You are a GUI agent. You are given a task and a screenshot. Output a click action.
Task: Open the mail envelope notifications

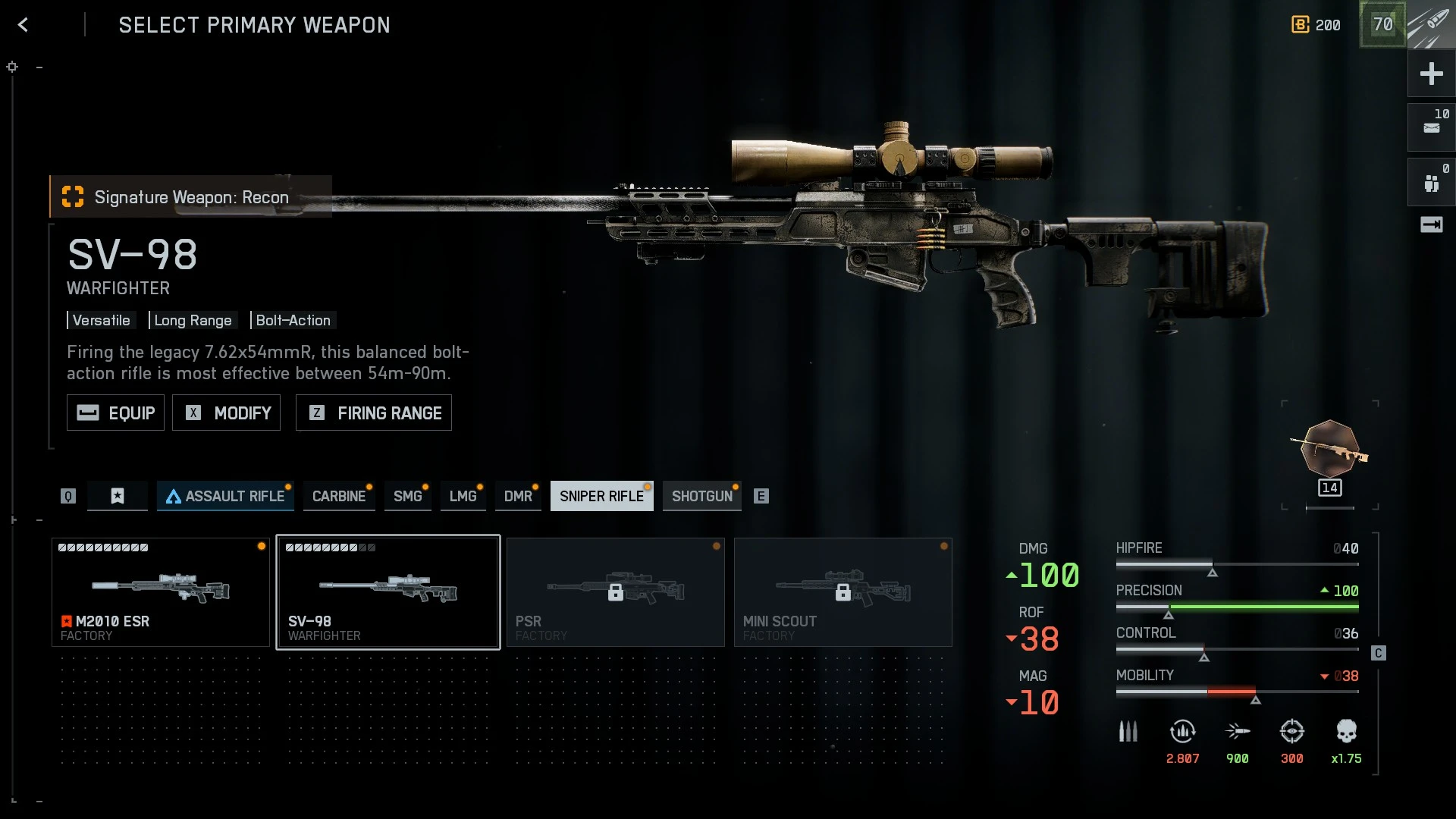click(x=1431, y=127)
